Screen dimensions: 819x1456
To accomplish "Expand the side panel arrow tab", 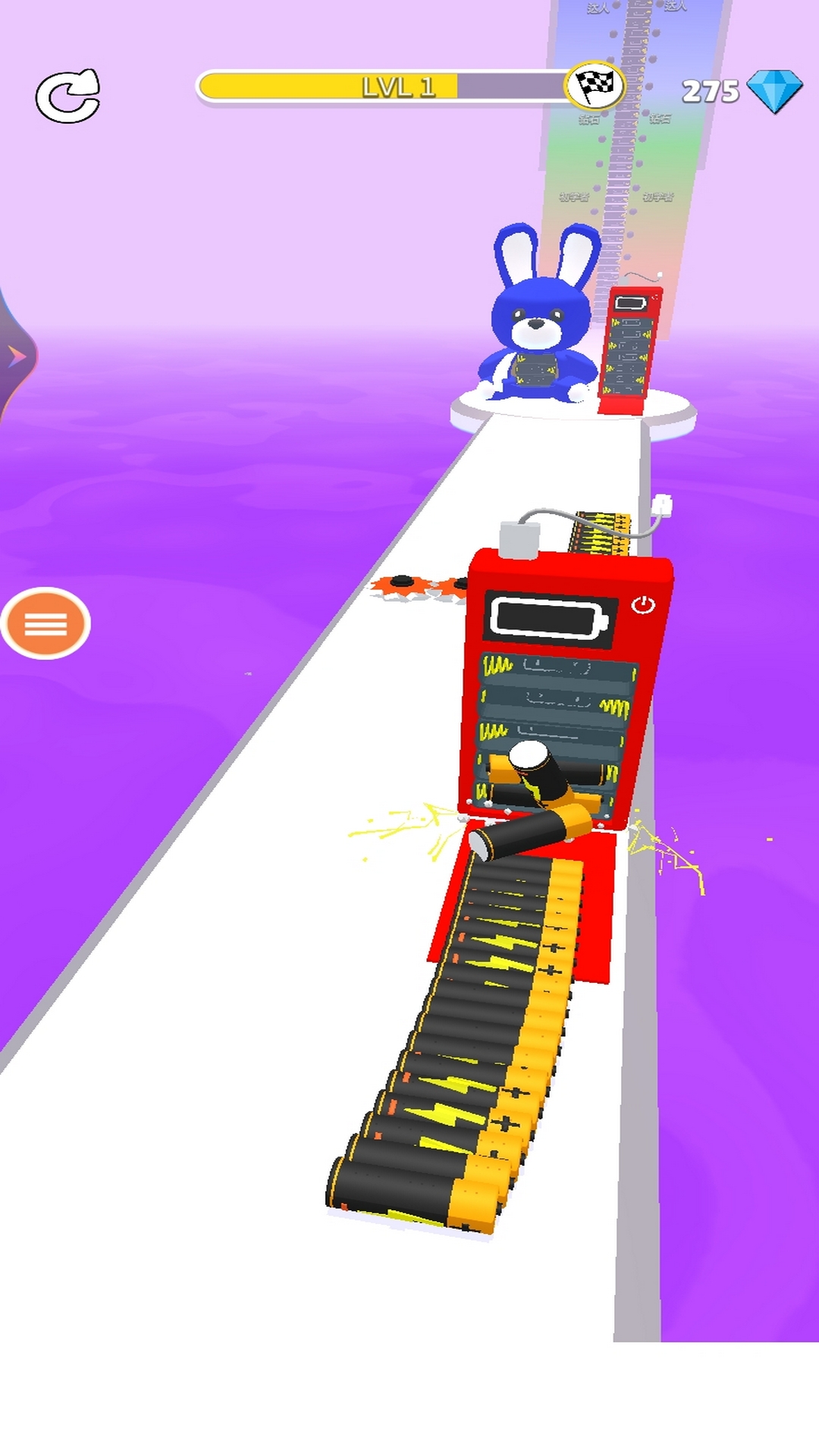I will pos(14,356).
